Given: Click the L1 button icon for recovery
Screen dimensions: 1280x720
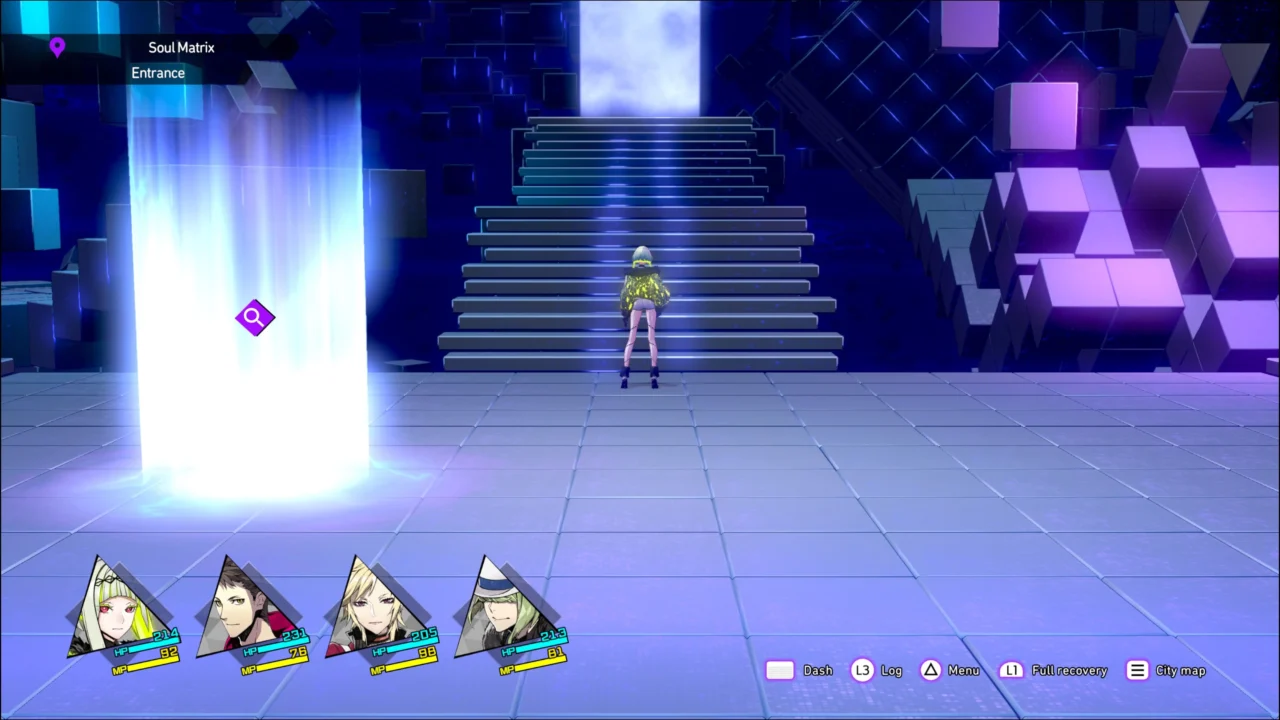Looking at the screenshot, I should pyautogui.click(x=1011, y=670).
